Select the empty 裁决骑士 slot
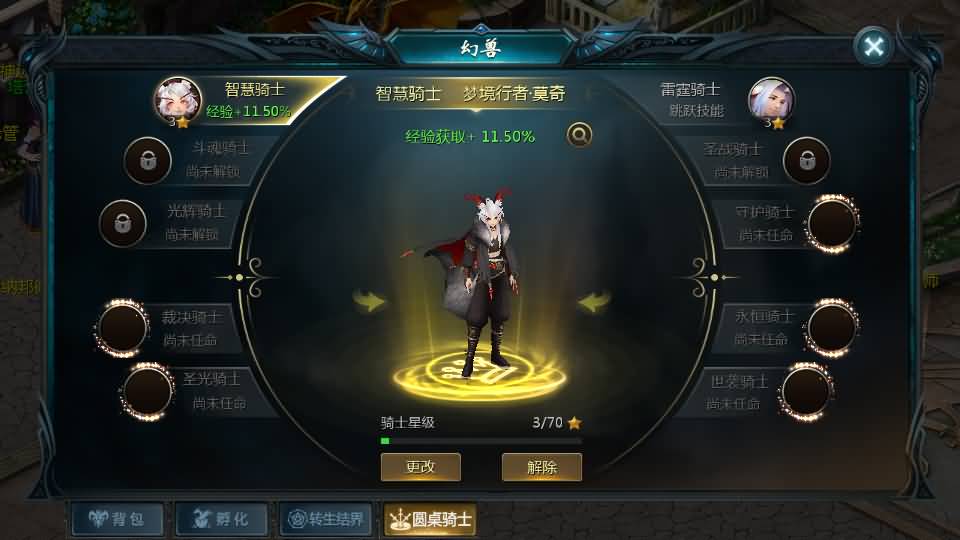Image resolution: width=960 pixels, height=540 pixels. pyautogui.click(x=123, y=328)
